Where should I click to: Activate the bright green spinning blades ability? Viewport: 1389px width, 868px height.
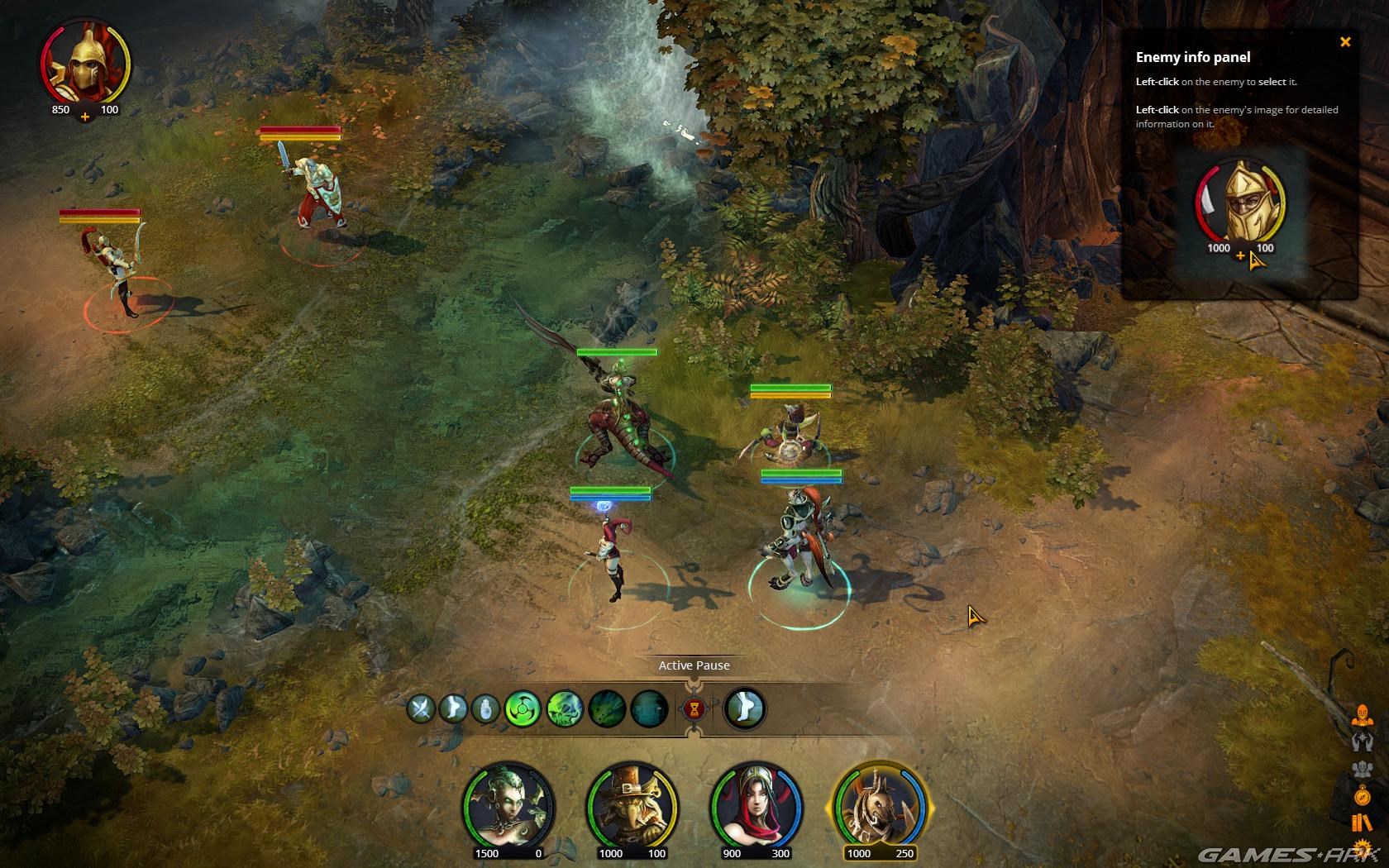[x=523, y=709]
